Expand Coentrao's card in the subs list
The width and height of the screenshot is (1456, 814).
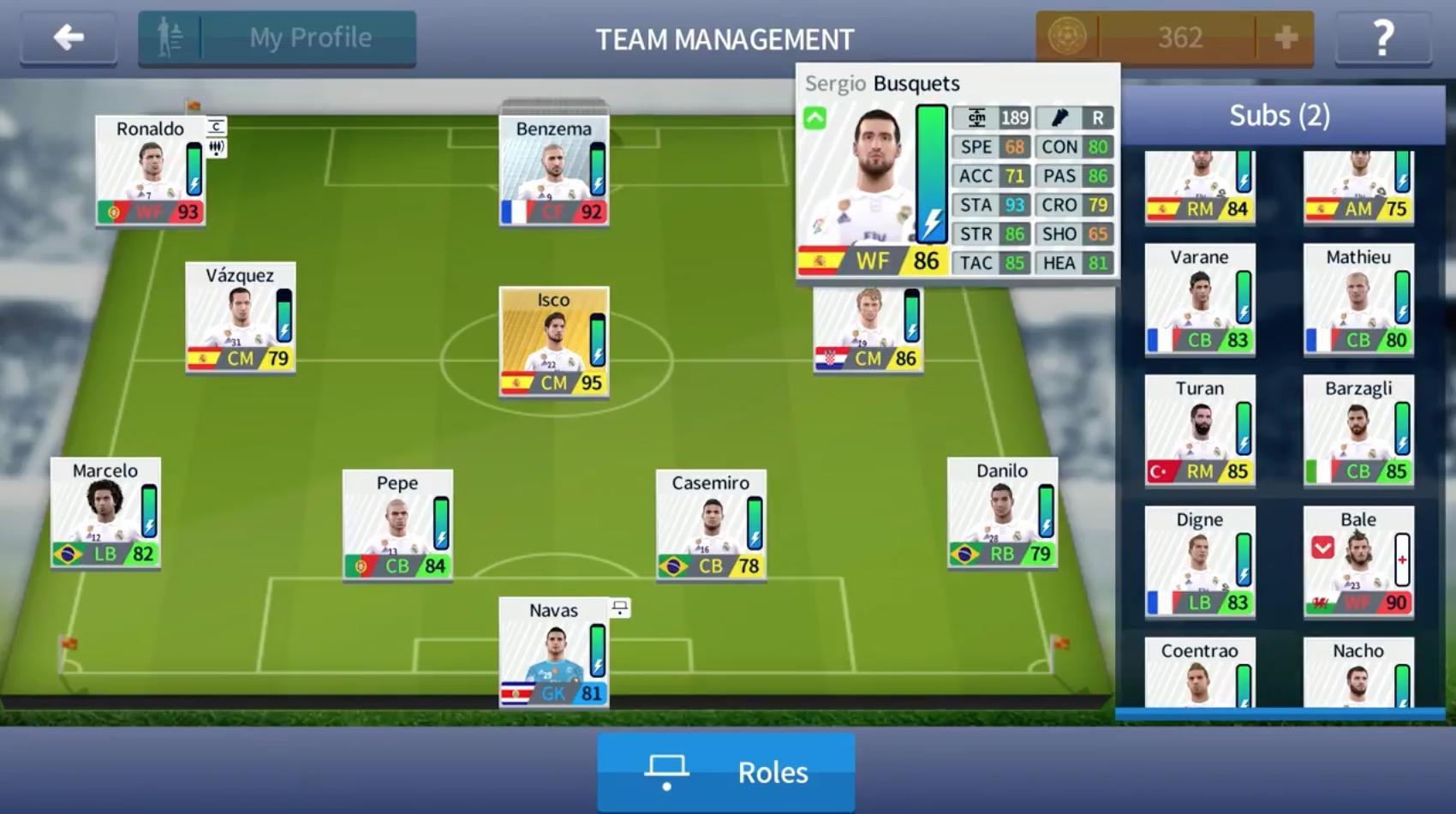[x=1199, y=677]
